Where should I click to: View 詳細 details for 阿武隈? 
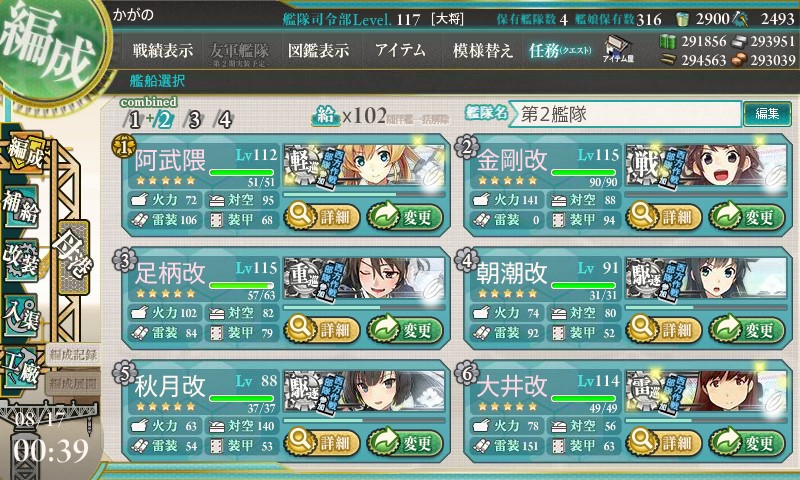point(320,215)
